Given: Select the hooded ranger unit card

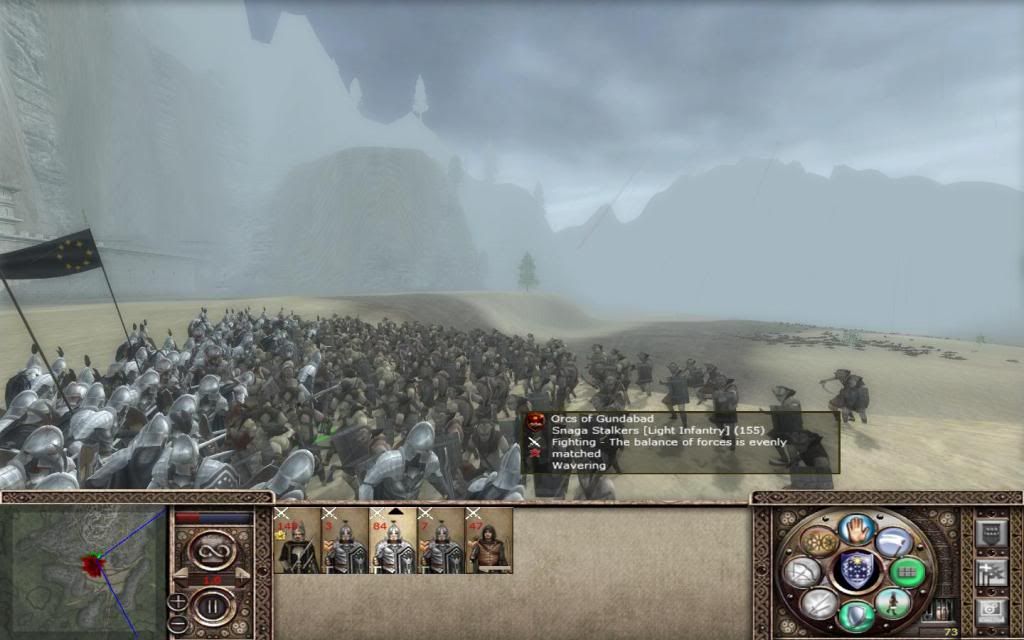Looking at the screenshot, I should tap(489, 541).
